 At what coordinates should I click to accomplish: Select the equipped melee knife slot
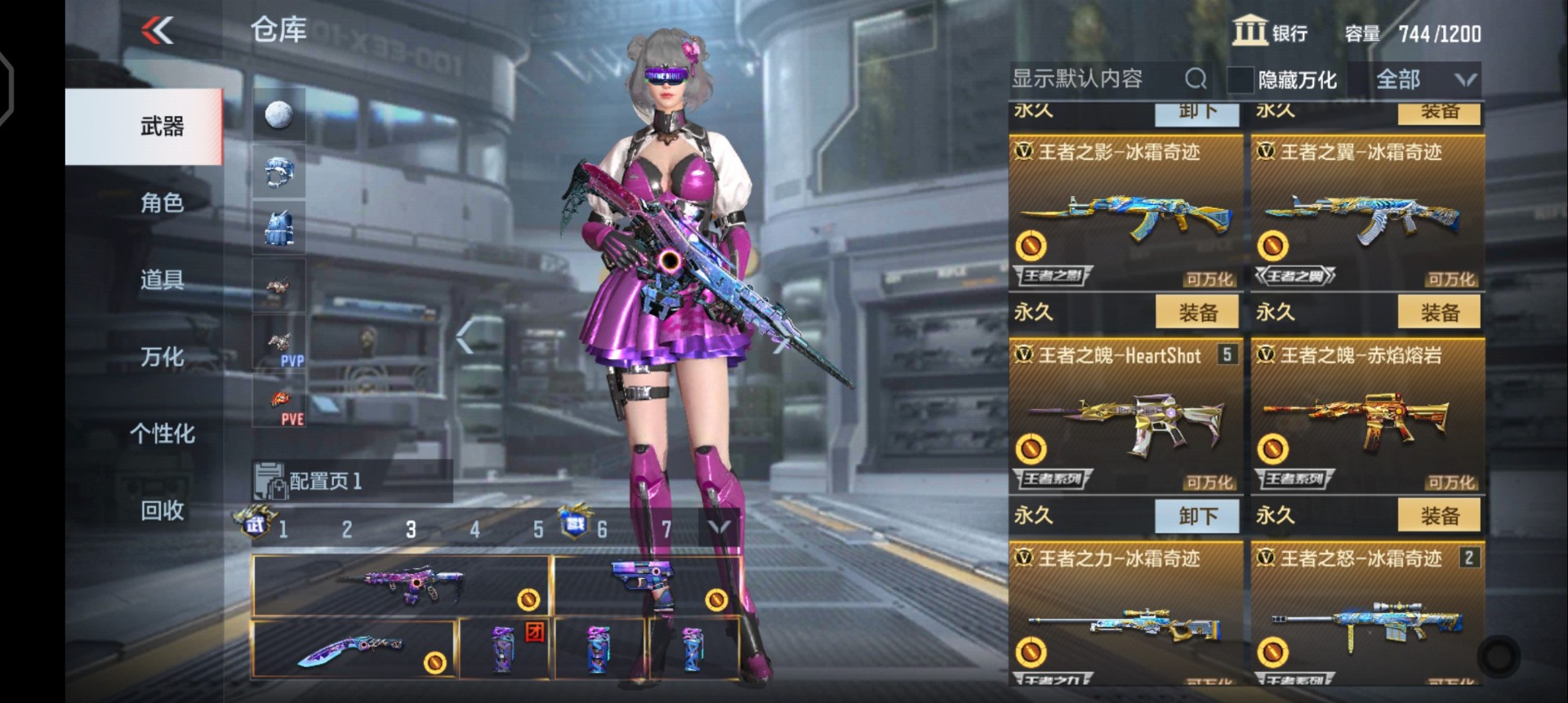[x=353, y=649]
